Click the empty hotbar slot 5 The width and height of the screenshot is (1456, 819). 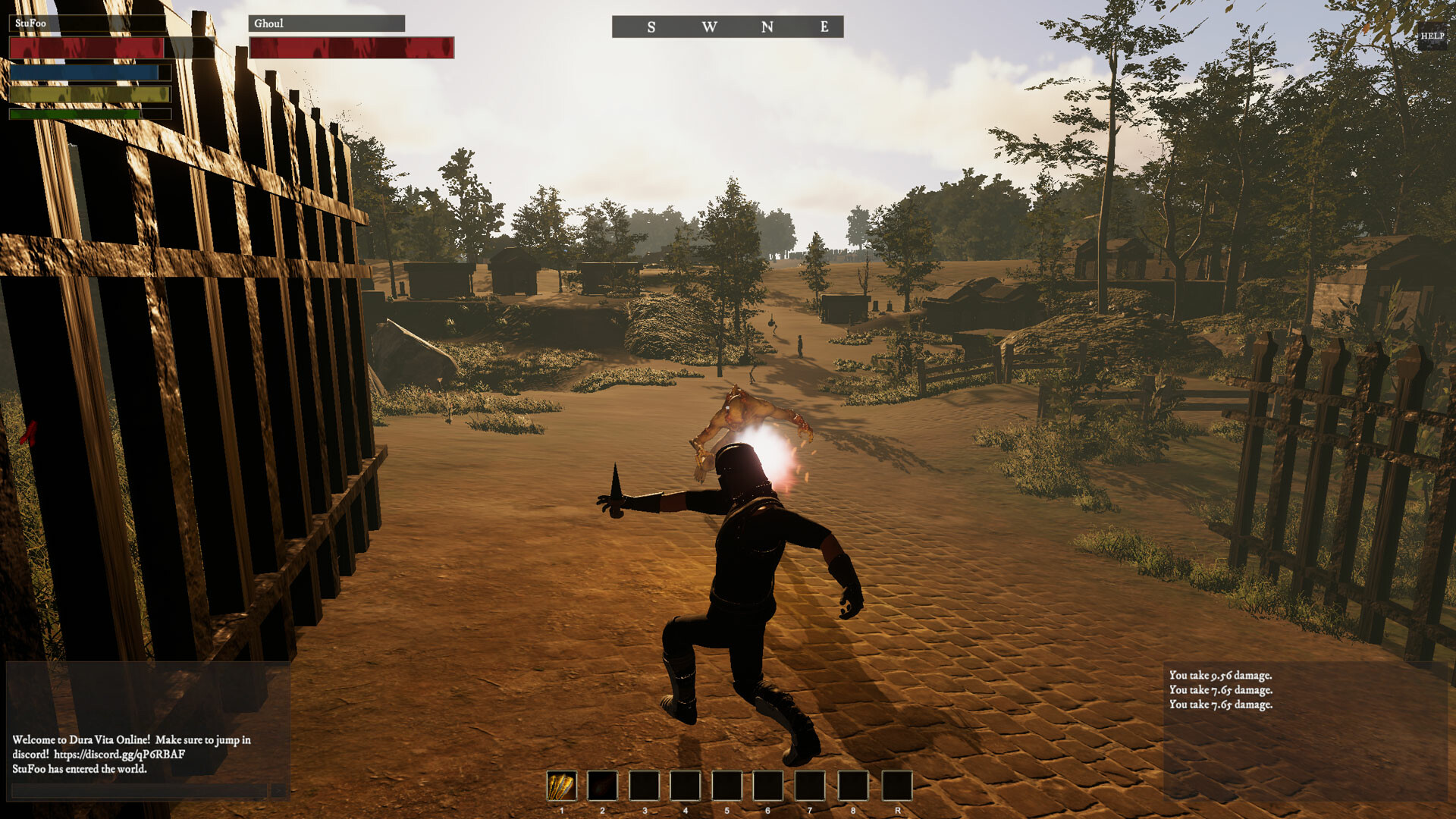pyautogui.click(x=726, y=787)
